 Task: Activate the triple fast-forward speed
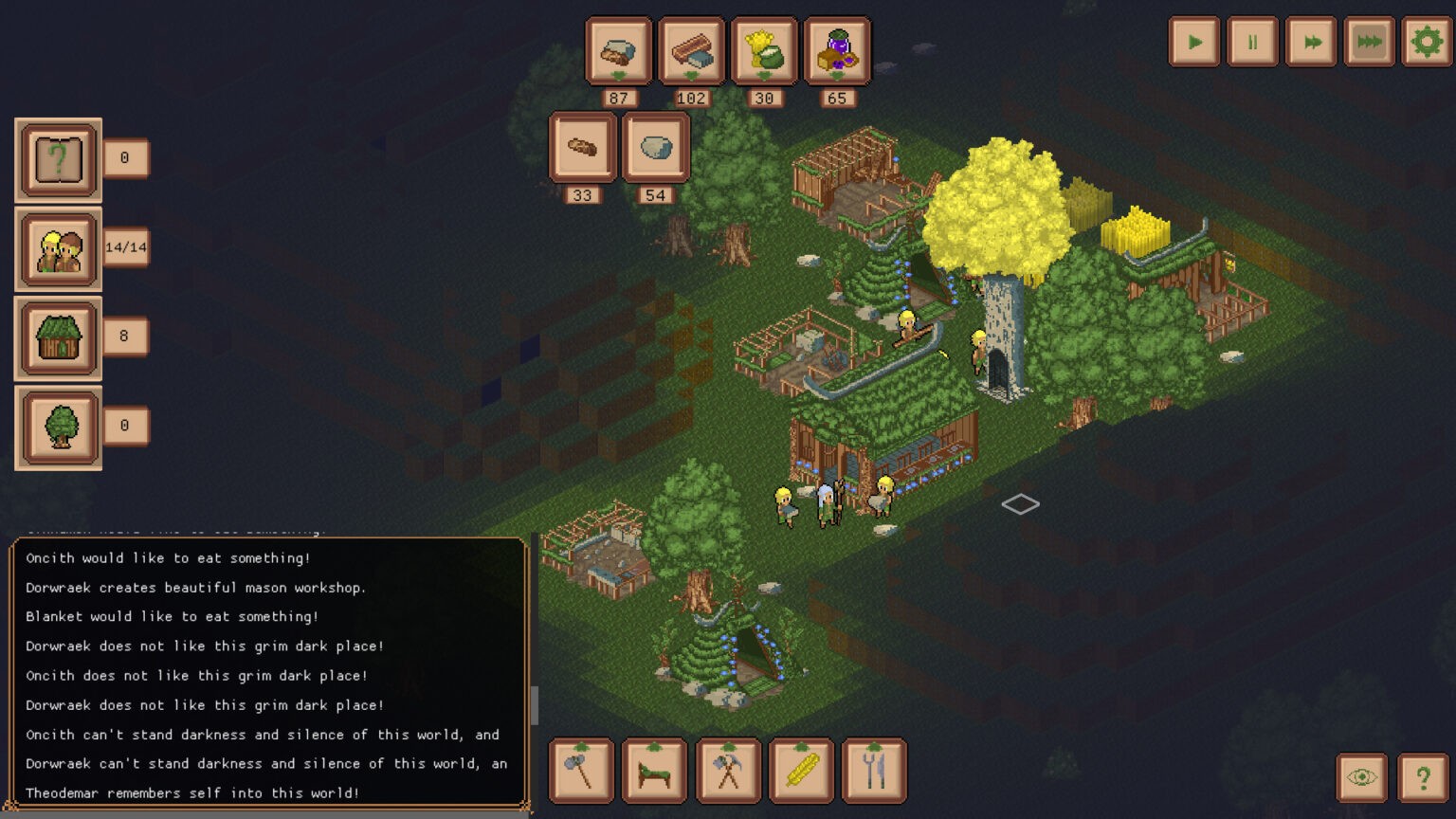[1369, 42]
